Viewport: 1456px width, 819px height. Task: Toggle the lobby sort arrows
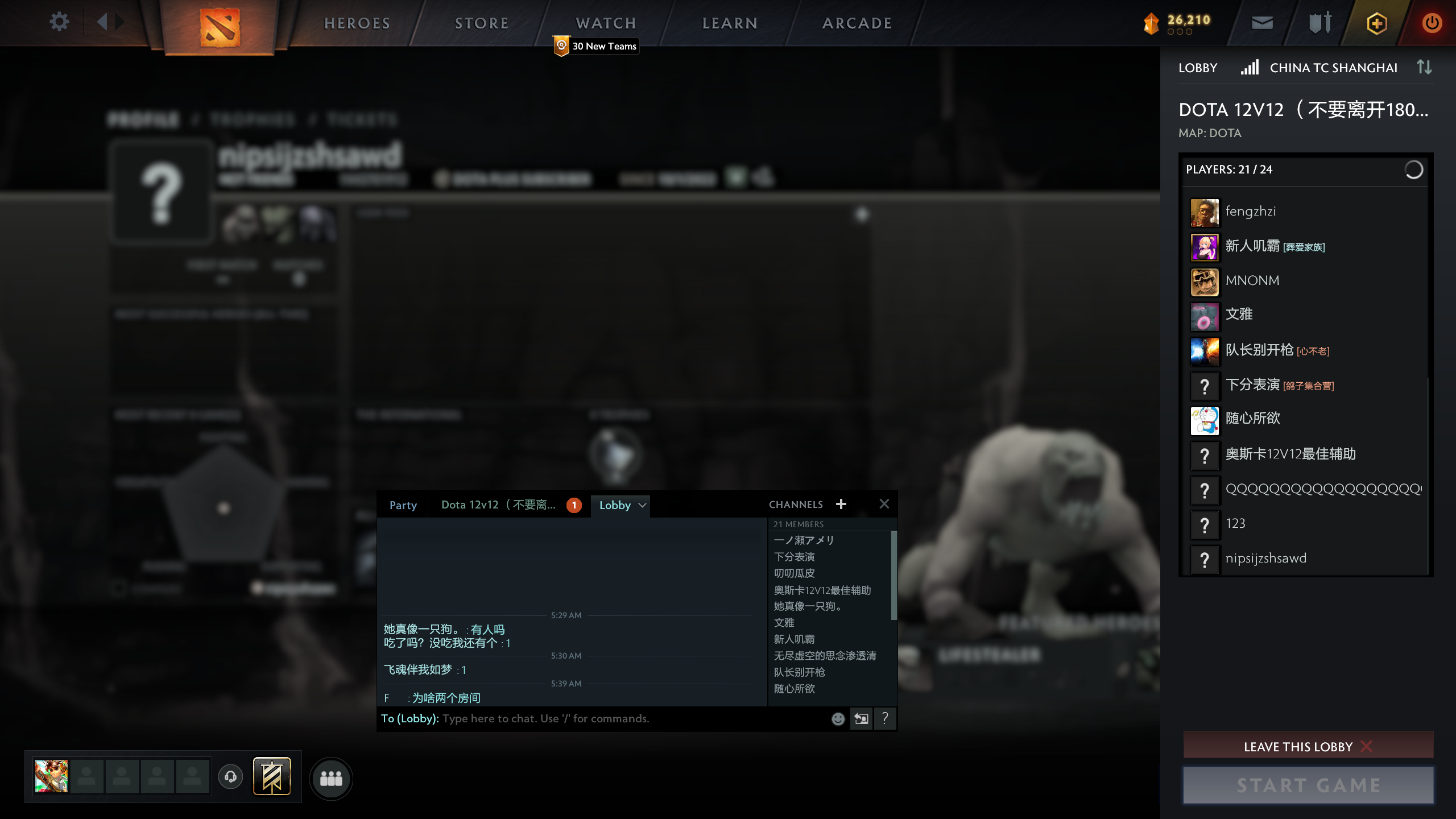coord(1424,67)
